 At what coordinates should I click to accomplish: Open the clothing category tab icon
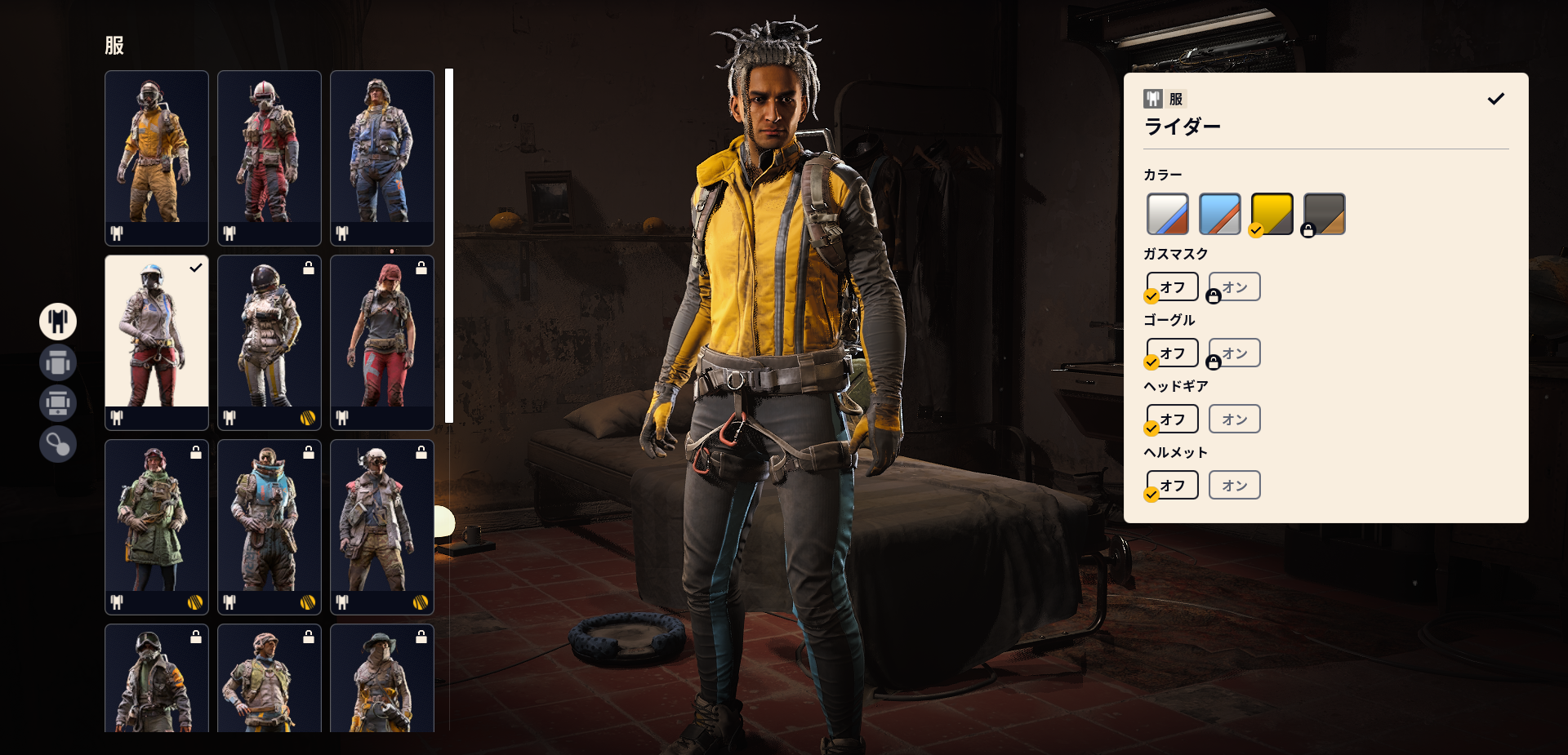point(58,322)
